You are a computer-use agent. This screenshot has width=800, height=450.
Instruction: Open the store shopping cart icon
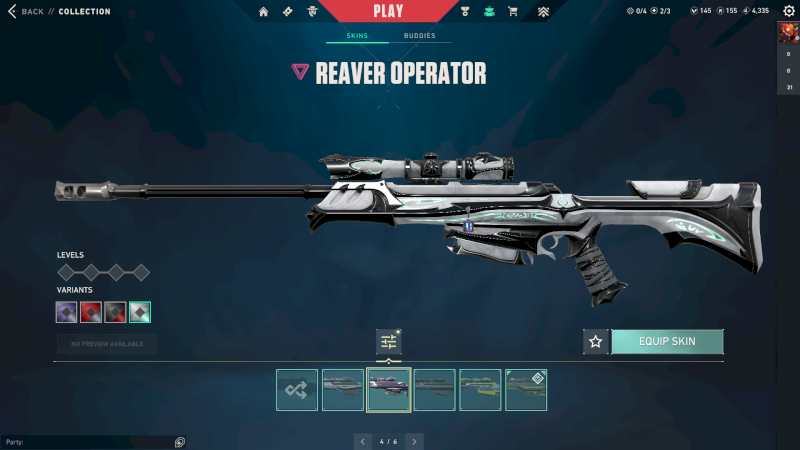[x=513, y=12]
